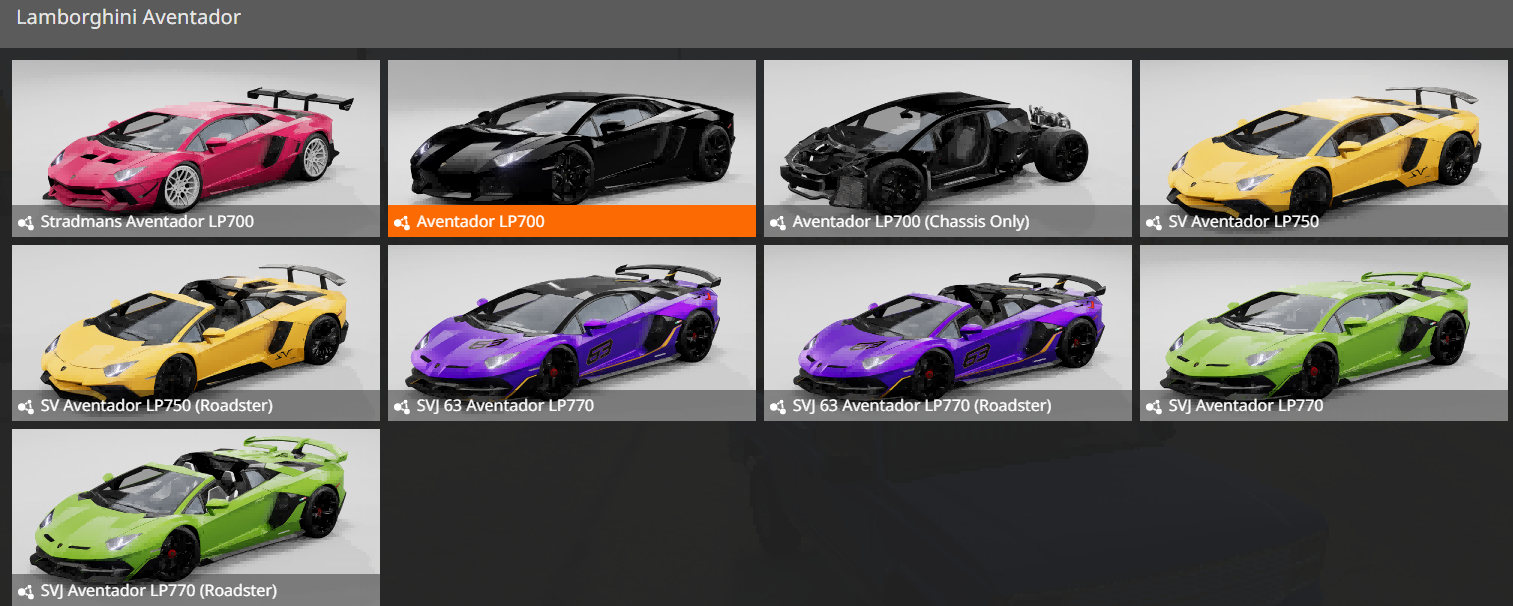The width and height of the screenshot is (1513, 606).
Task: Select the purple SVJ 63 Aventador LP770 coupe
Action: tap(572, 333)
